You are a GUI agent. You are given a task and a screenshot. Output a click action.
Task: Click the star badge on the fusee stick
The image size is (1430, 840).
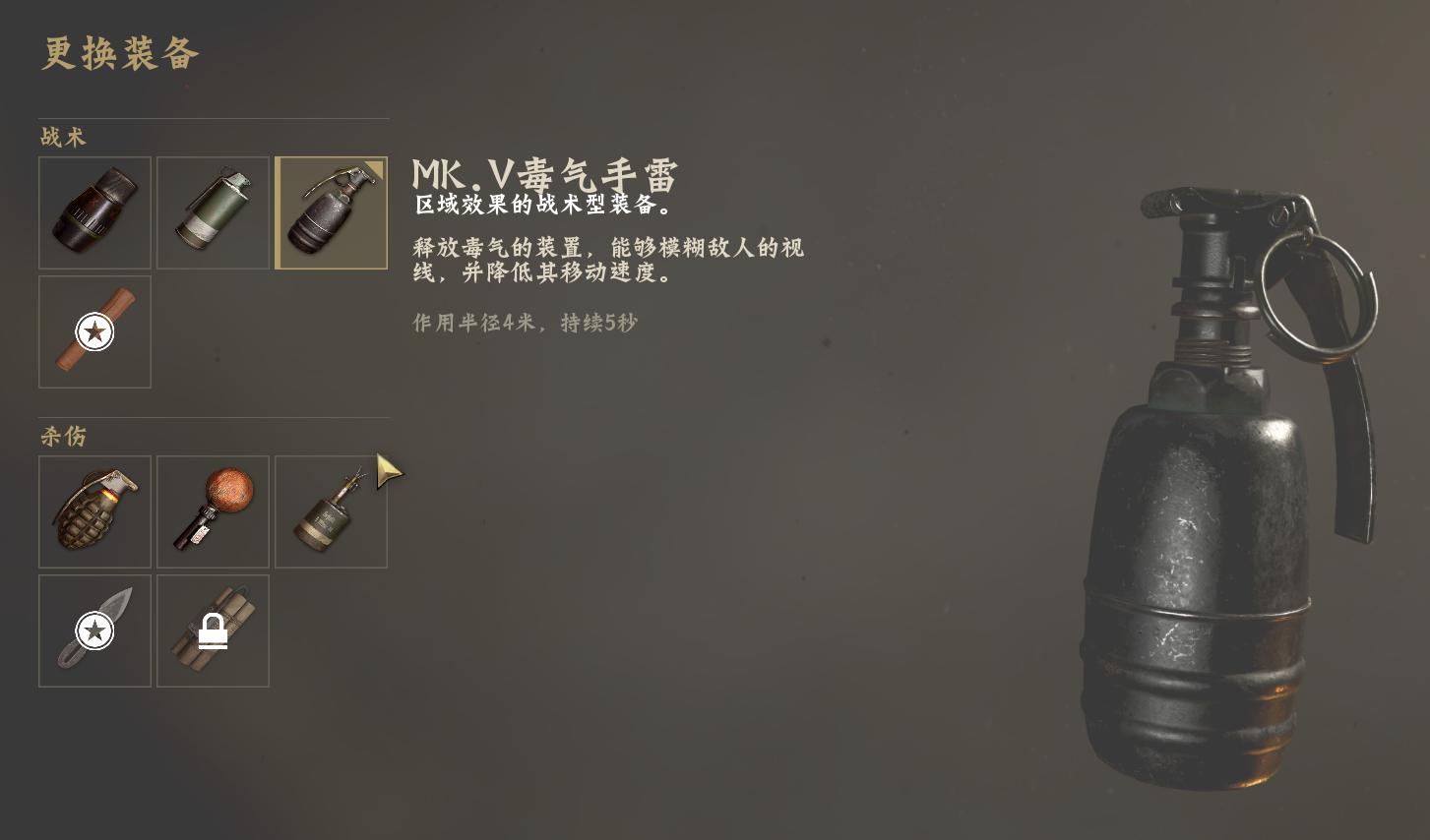pos(94,331)
